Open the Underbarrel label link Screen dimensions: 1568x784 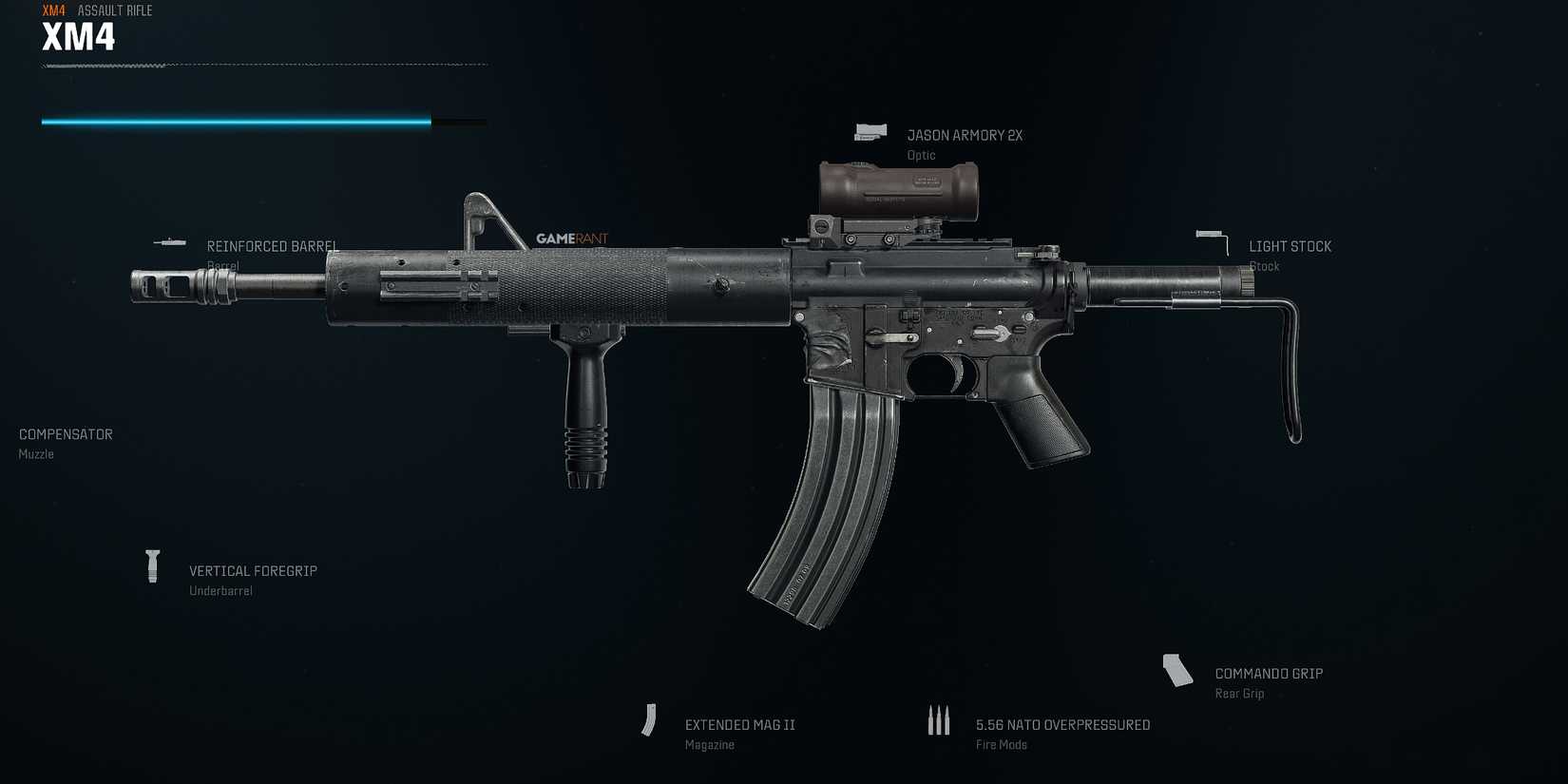click(220, 590)
